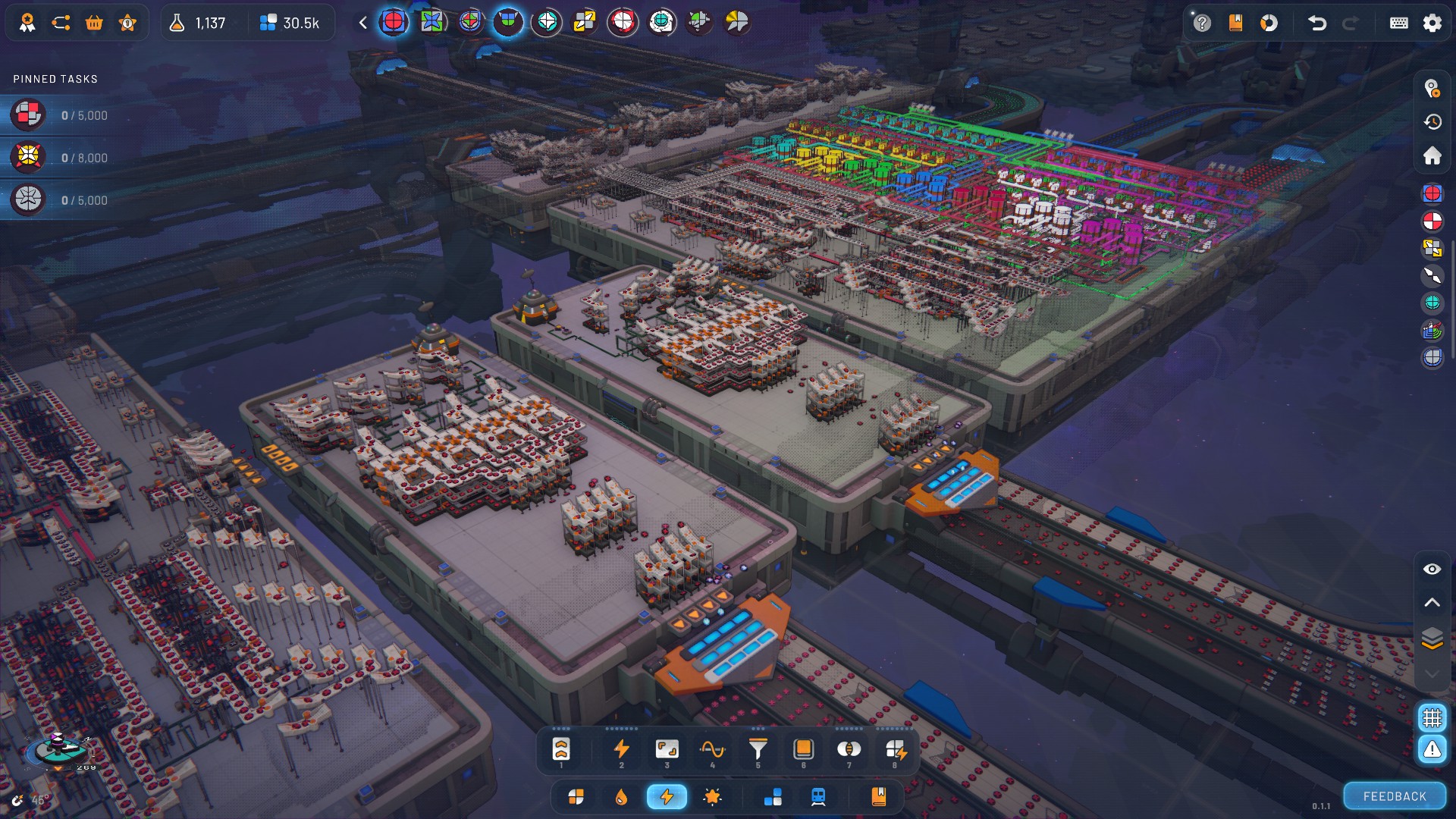The width and height of the screenshot is (1456, 819).
Task: Undo the last action
Action: [x=1317, y=23]
